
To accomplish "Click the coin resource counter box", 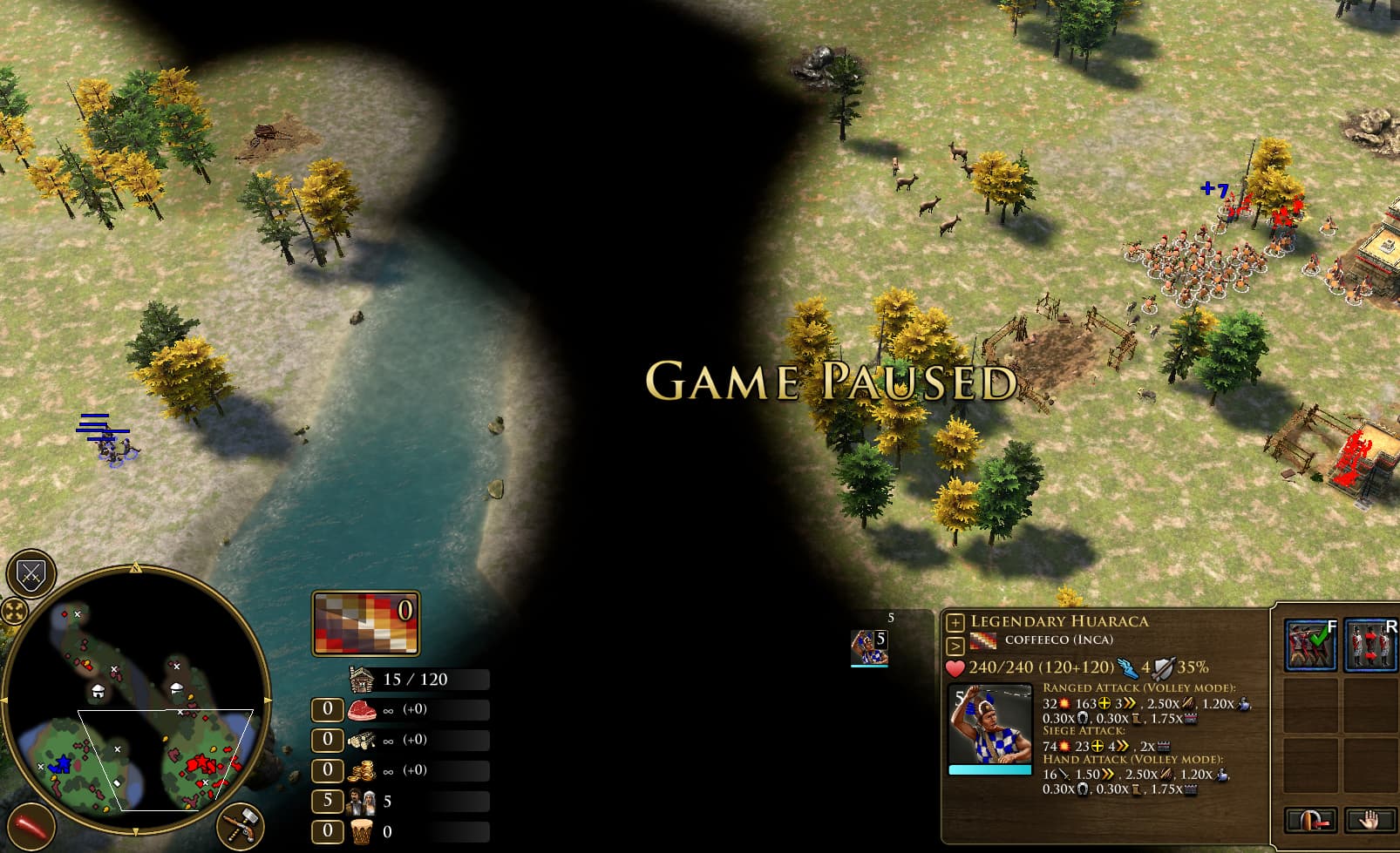I will (327, 770).
